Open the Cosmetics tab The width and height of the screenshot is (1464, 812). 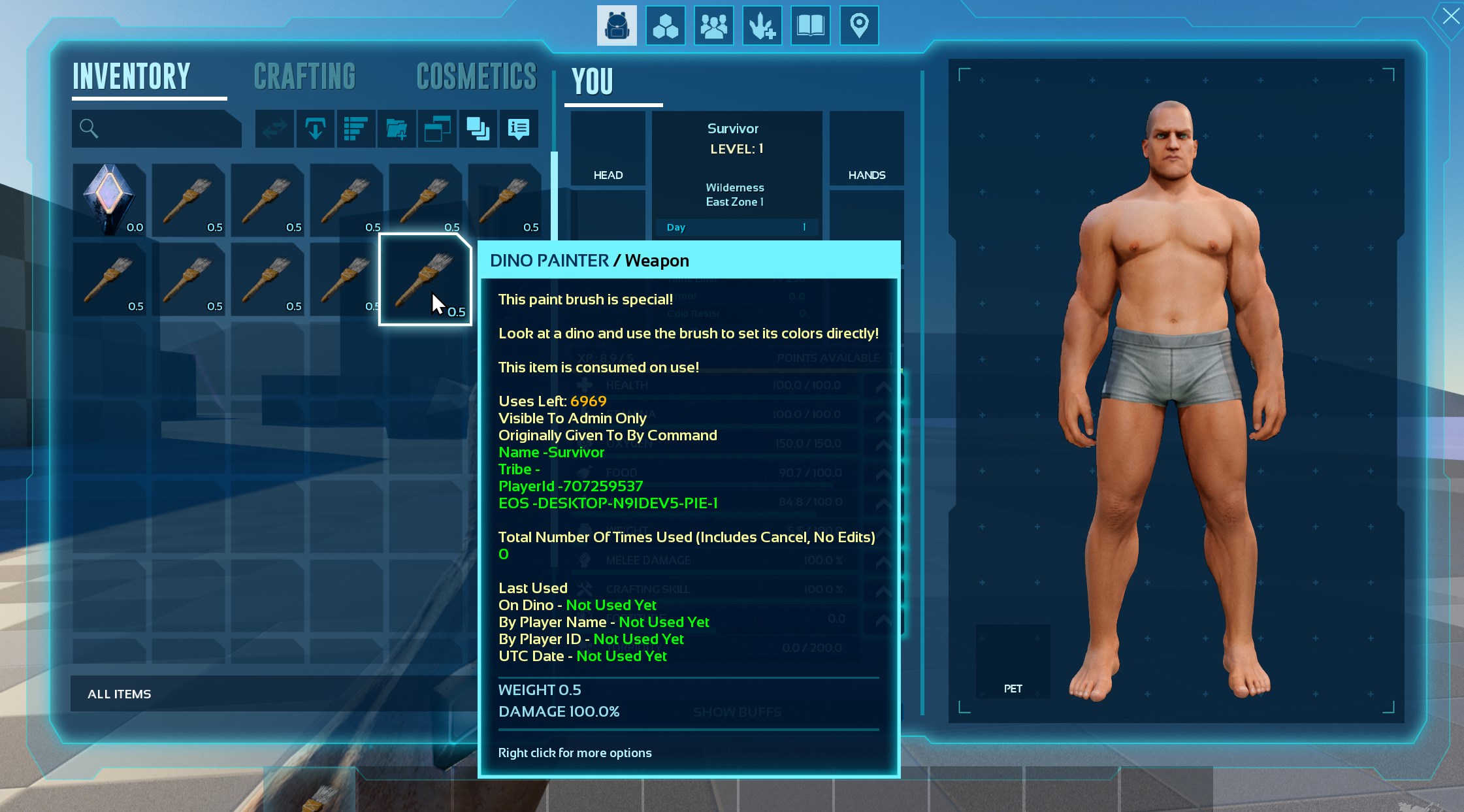click(476, 76)
